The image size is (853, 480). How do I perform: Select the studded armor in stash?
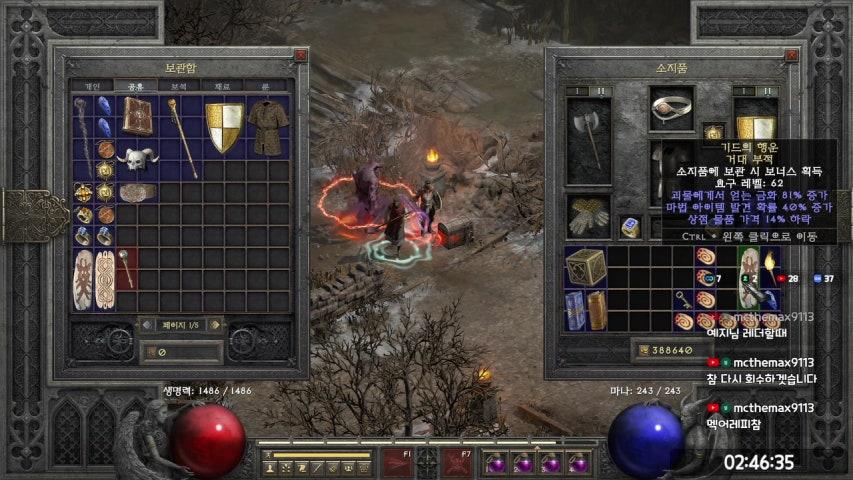point(267,123)
